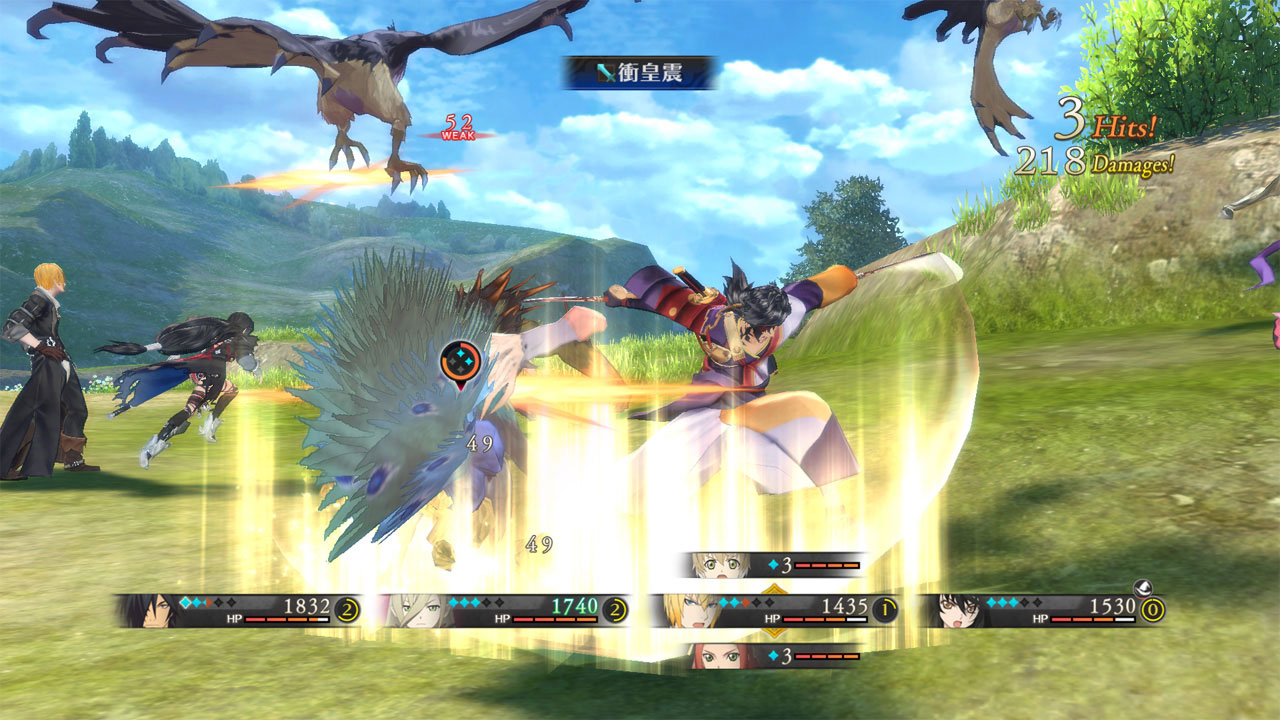Select the blond character's panel with 1435 HP
The width and height of the screenshot is (1280, 720).
[773, 609]
